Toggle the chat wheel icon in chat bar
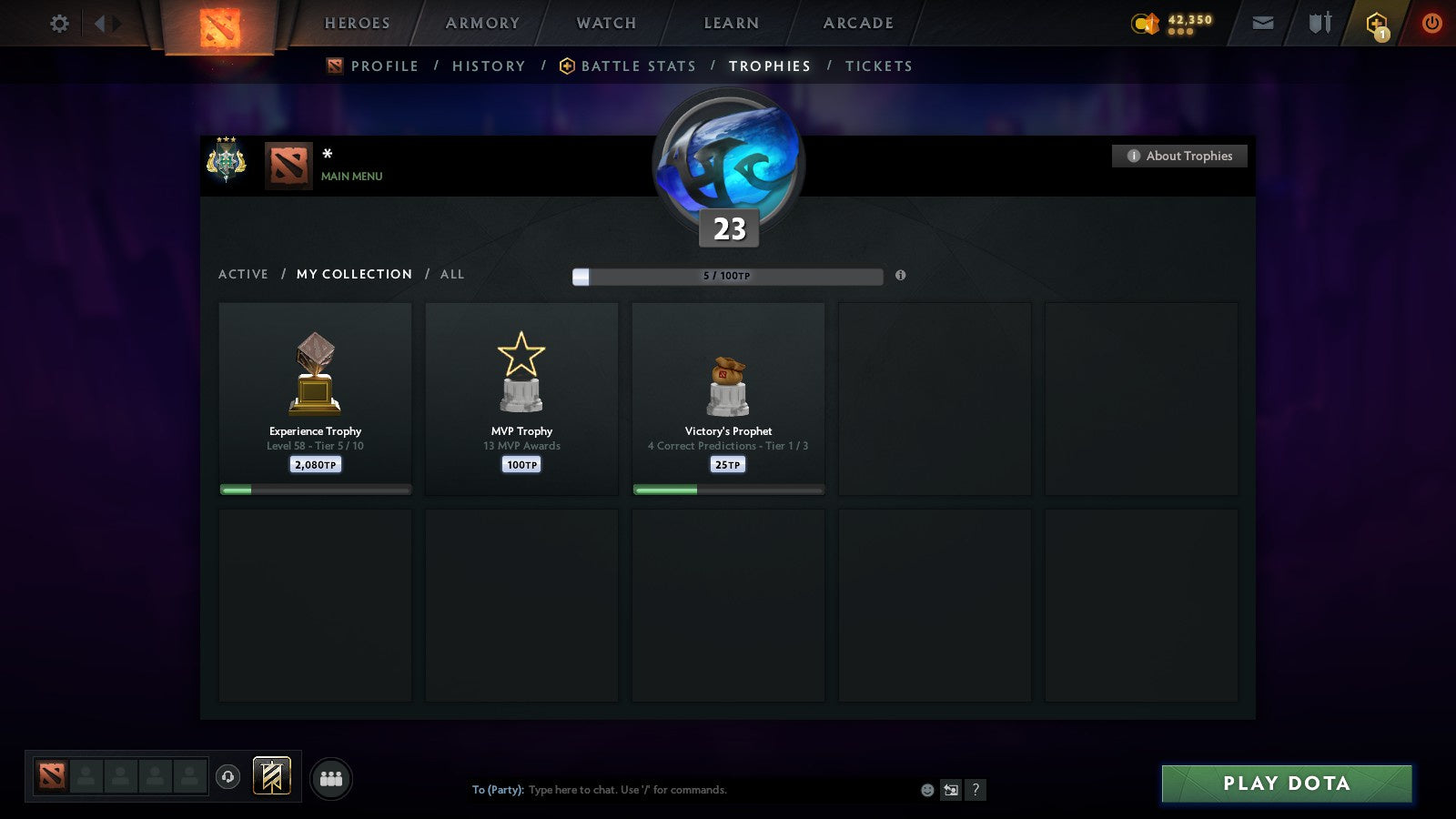Viewport: 1456px width, 819px height. click(x=950, y=790)
